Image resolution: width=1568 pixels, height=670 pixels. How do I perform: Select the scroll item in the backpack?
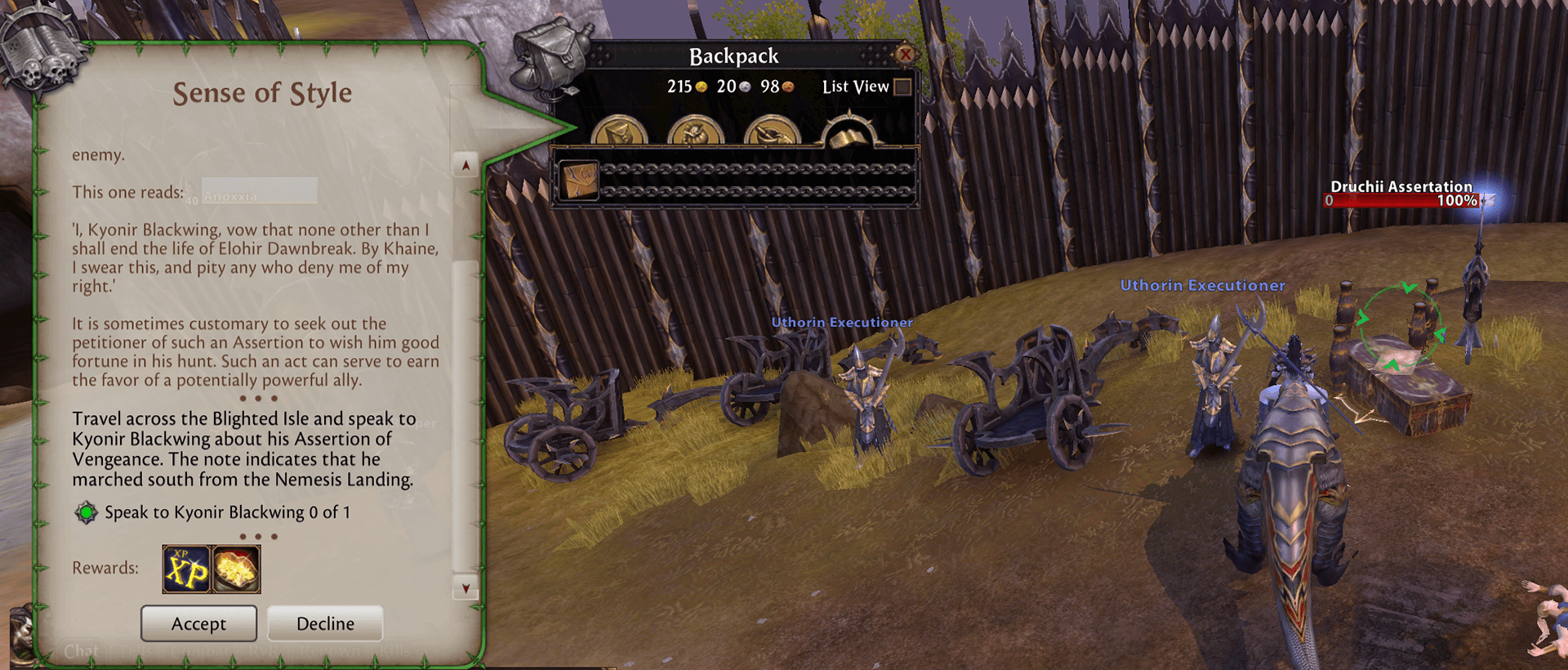point(579,180)
